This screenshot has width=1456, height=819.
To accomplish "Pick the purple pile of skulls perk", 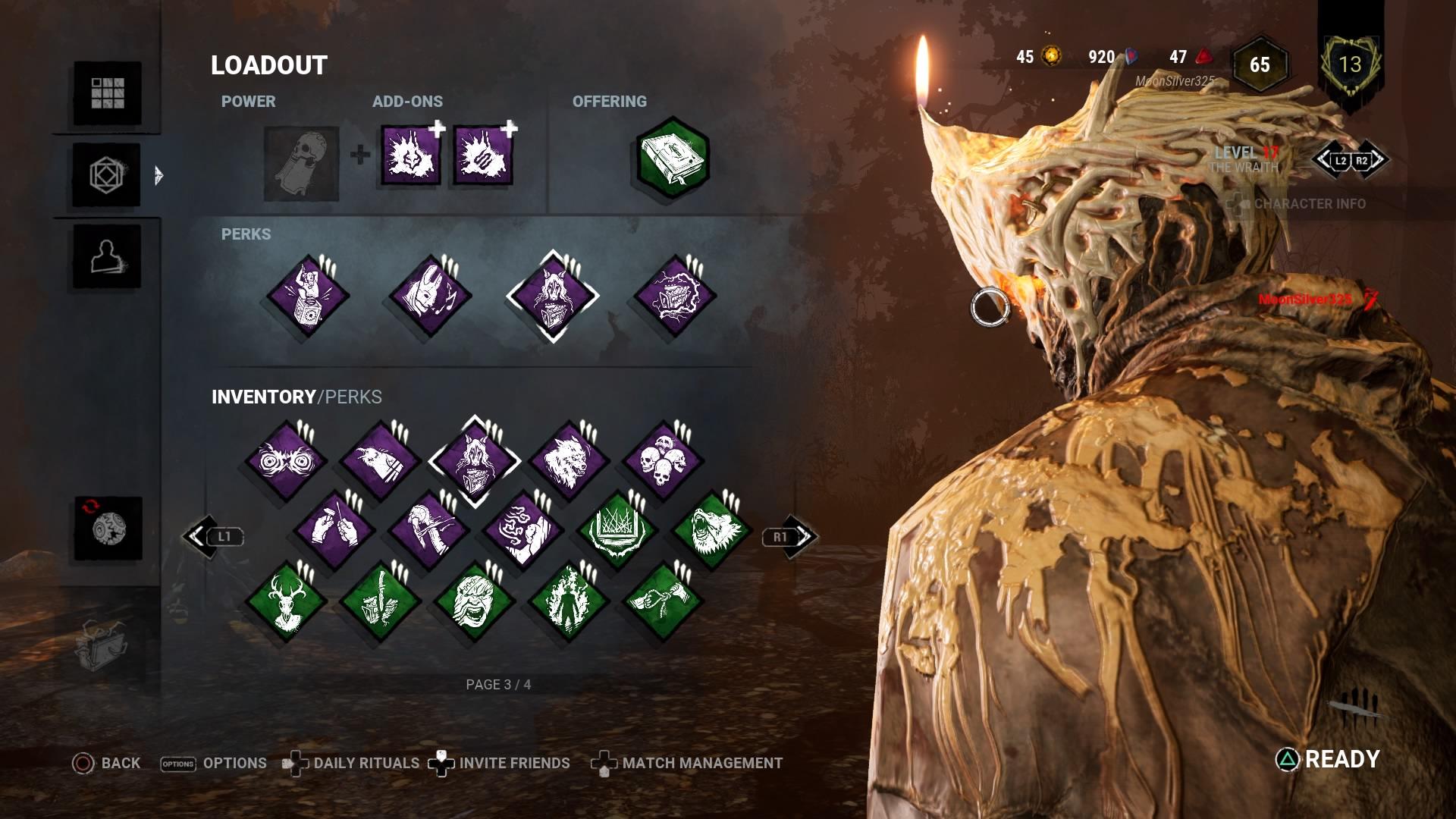I will 663,461.
